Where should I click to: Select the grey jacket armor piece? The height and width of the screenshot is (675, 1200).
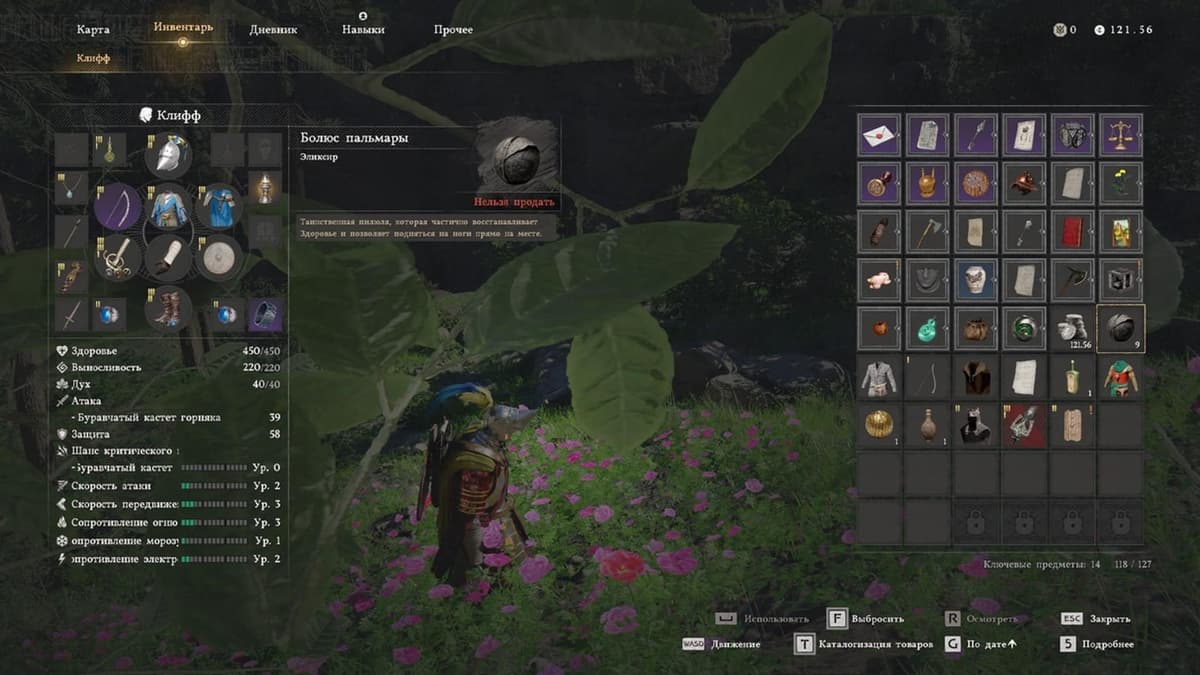click(879, 376)
